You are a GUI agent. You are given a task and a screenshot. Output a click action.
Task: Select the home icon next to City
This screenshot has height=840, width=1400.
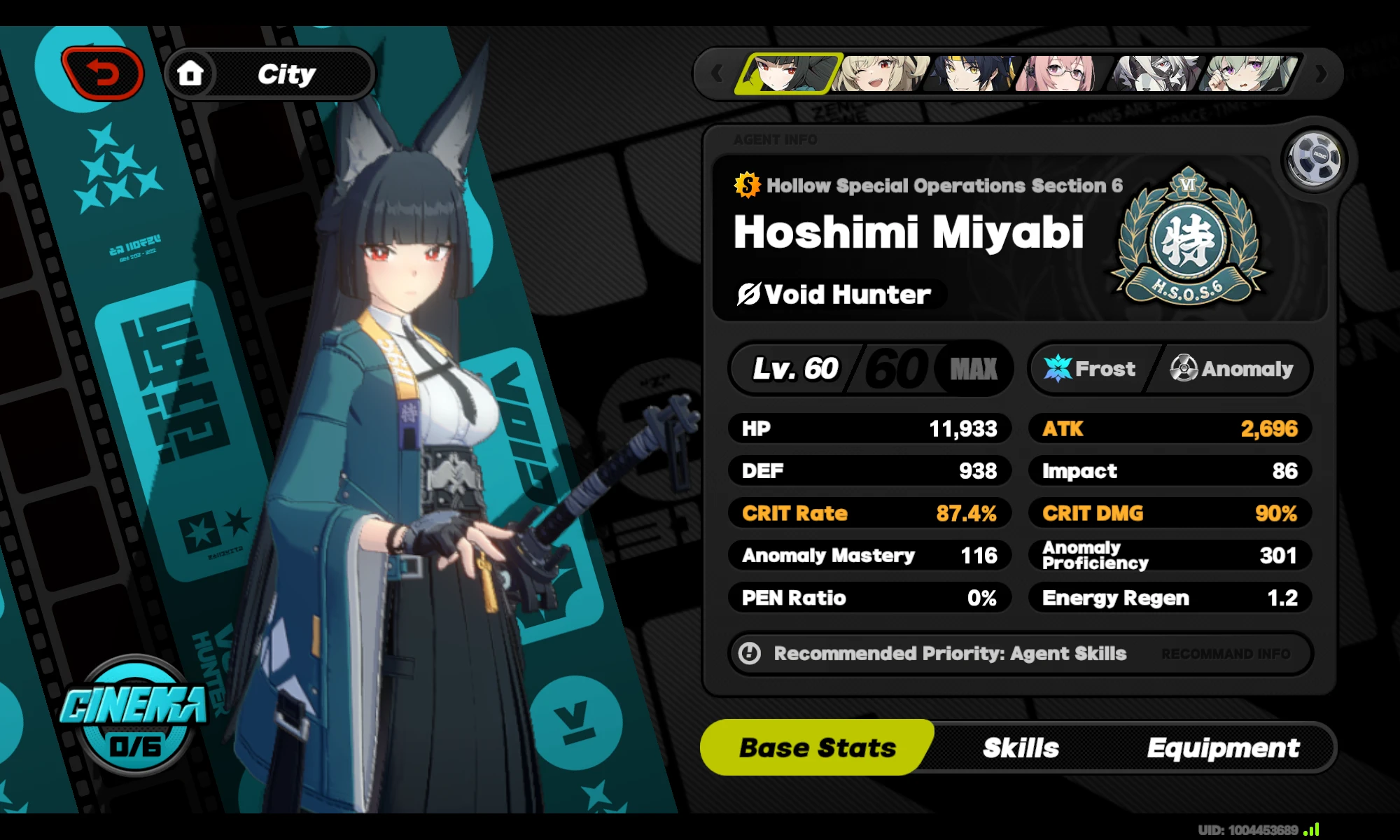click(190, 73)
